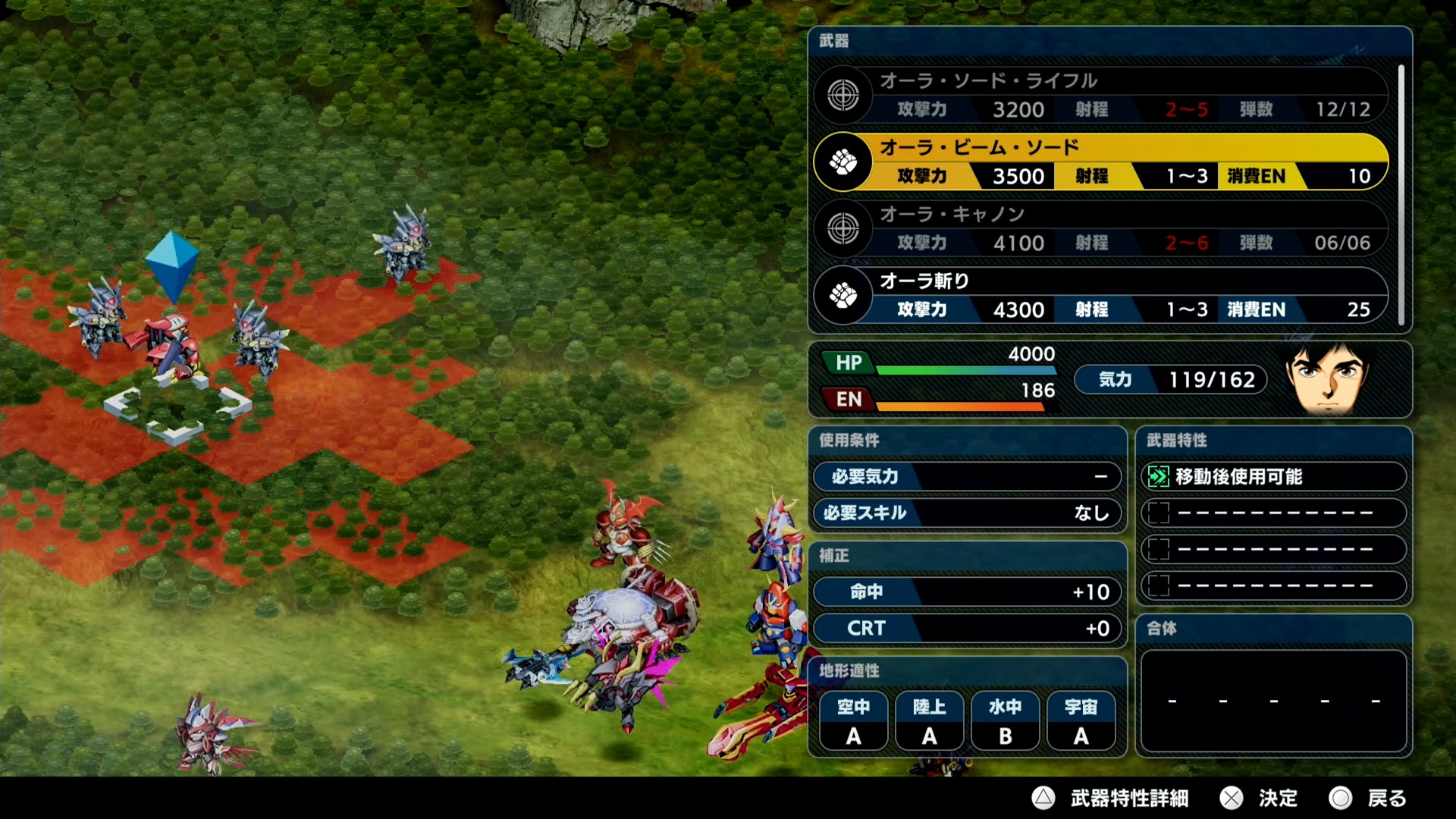Select the オーラ・ソード・ライフル weapon row
1456x819 pixels.
click(1100, 96)
